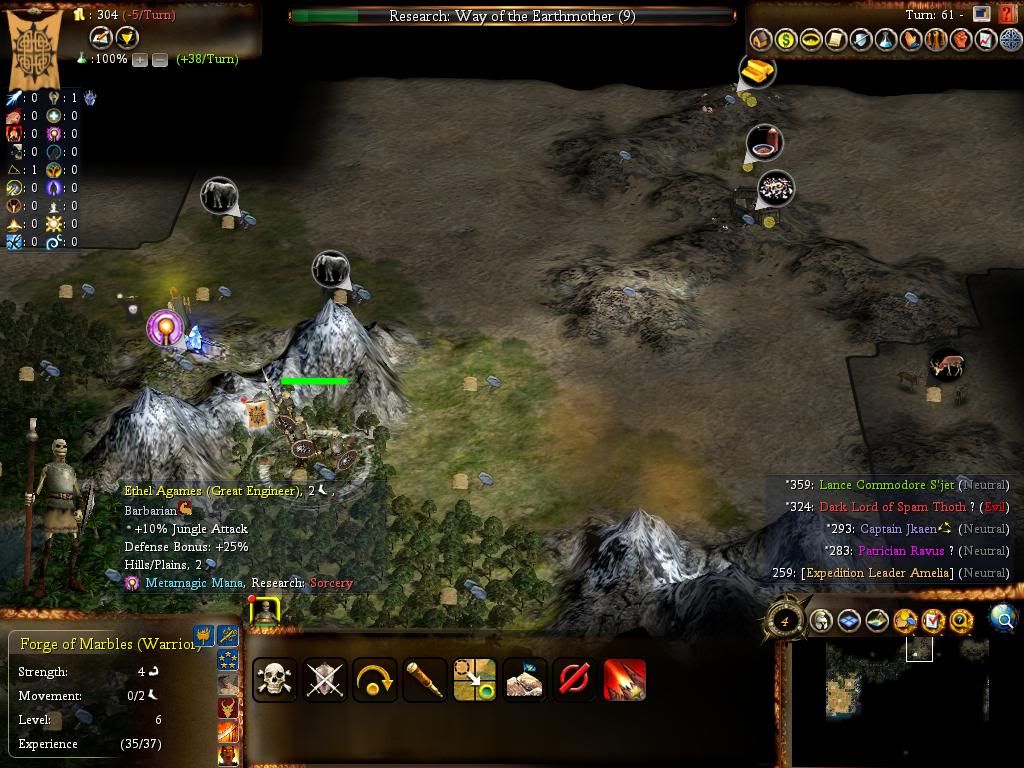
Task: Open the military advisor fist icon
Action: click(961, 40)
